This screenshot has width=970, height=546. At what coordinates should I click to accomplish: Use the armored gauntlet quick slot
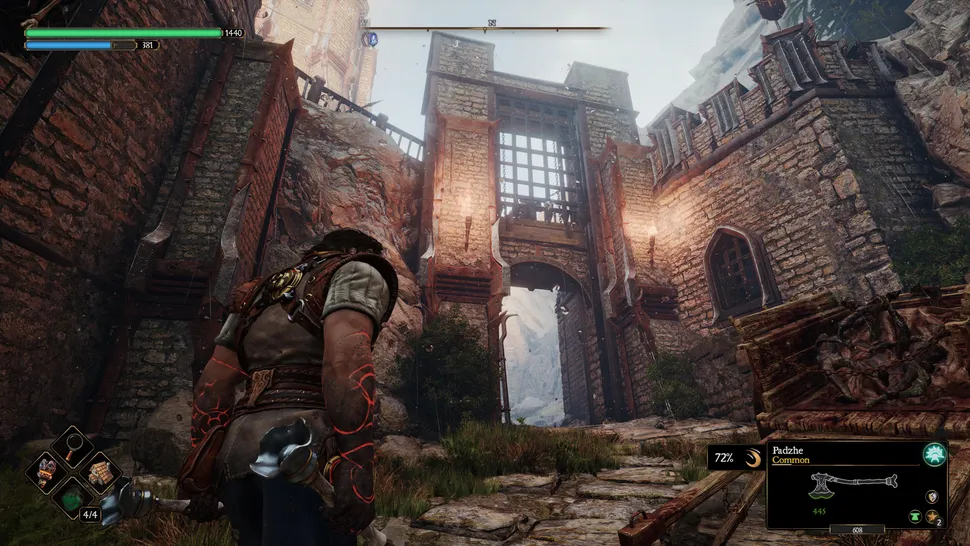pos(48,471)
